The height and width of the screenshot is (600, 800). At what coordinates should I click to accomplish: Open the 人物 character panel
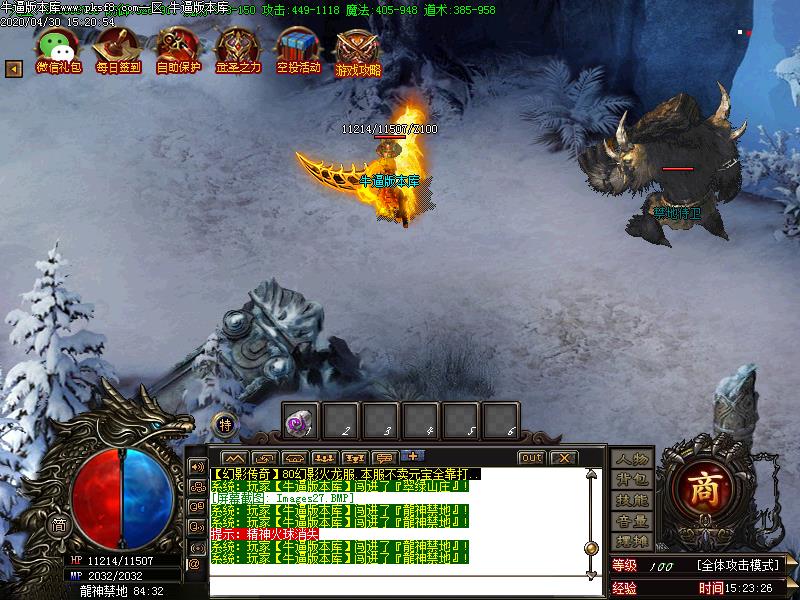[x=632, y=459]
